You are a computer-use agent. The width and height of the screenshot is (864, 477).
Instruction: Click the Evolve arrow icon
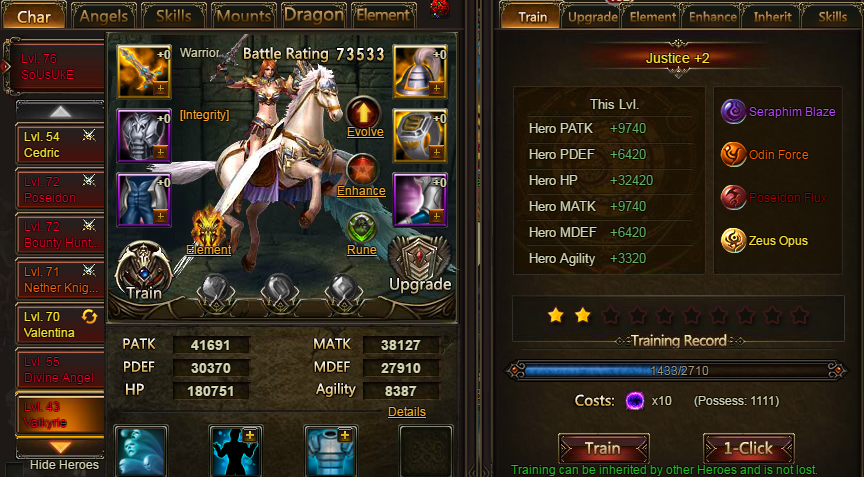pos(362,111)
